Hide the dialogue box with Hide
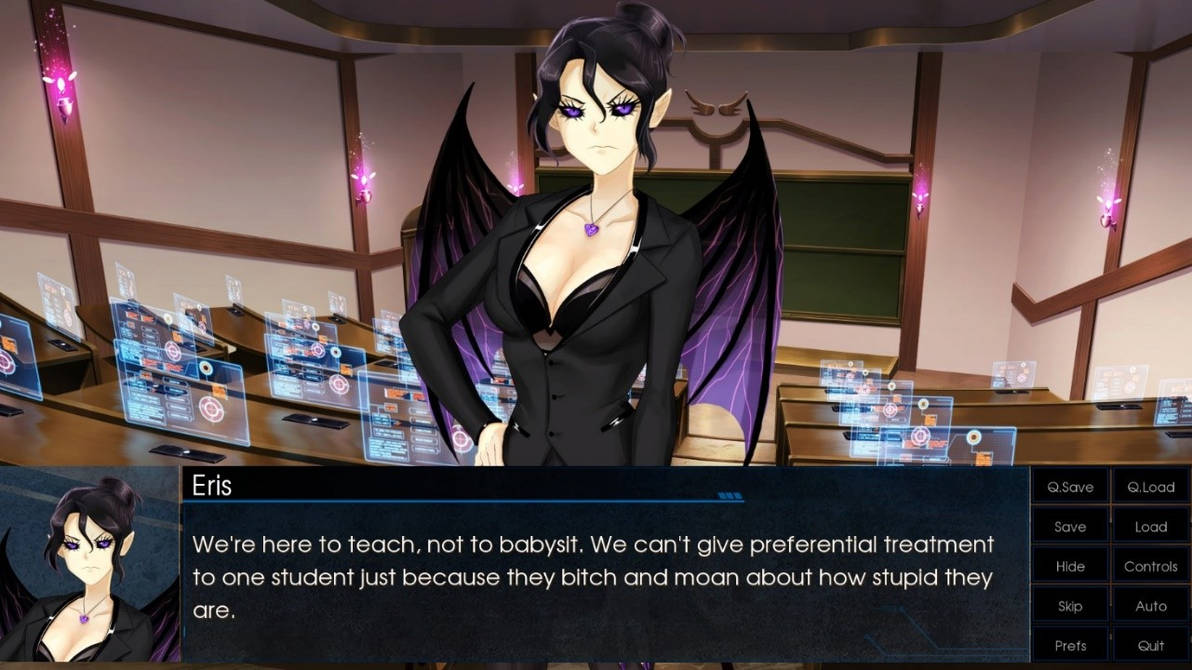The height and width of the screenshot is (670, 1192). pyautogui.click(x=1070, y=566)
